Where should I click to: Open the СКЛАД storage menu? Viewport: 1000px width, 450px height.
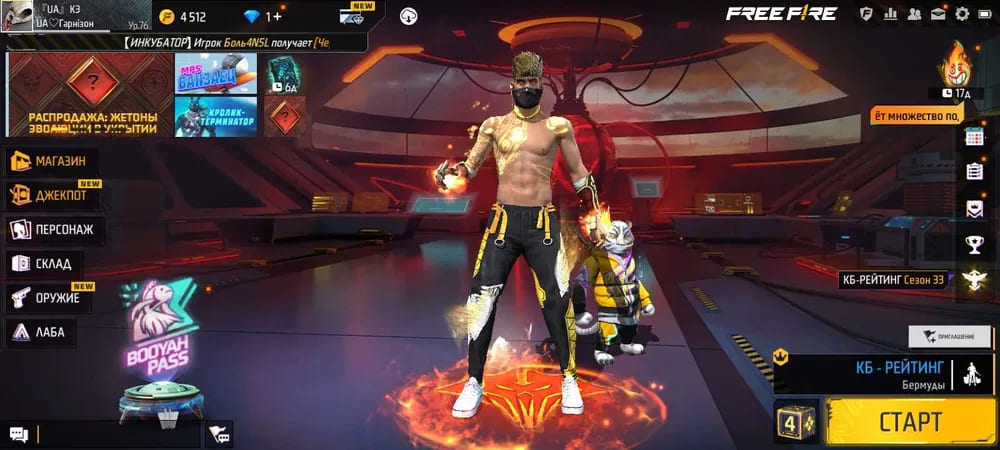[x=45, y=263]
